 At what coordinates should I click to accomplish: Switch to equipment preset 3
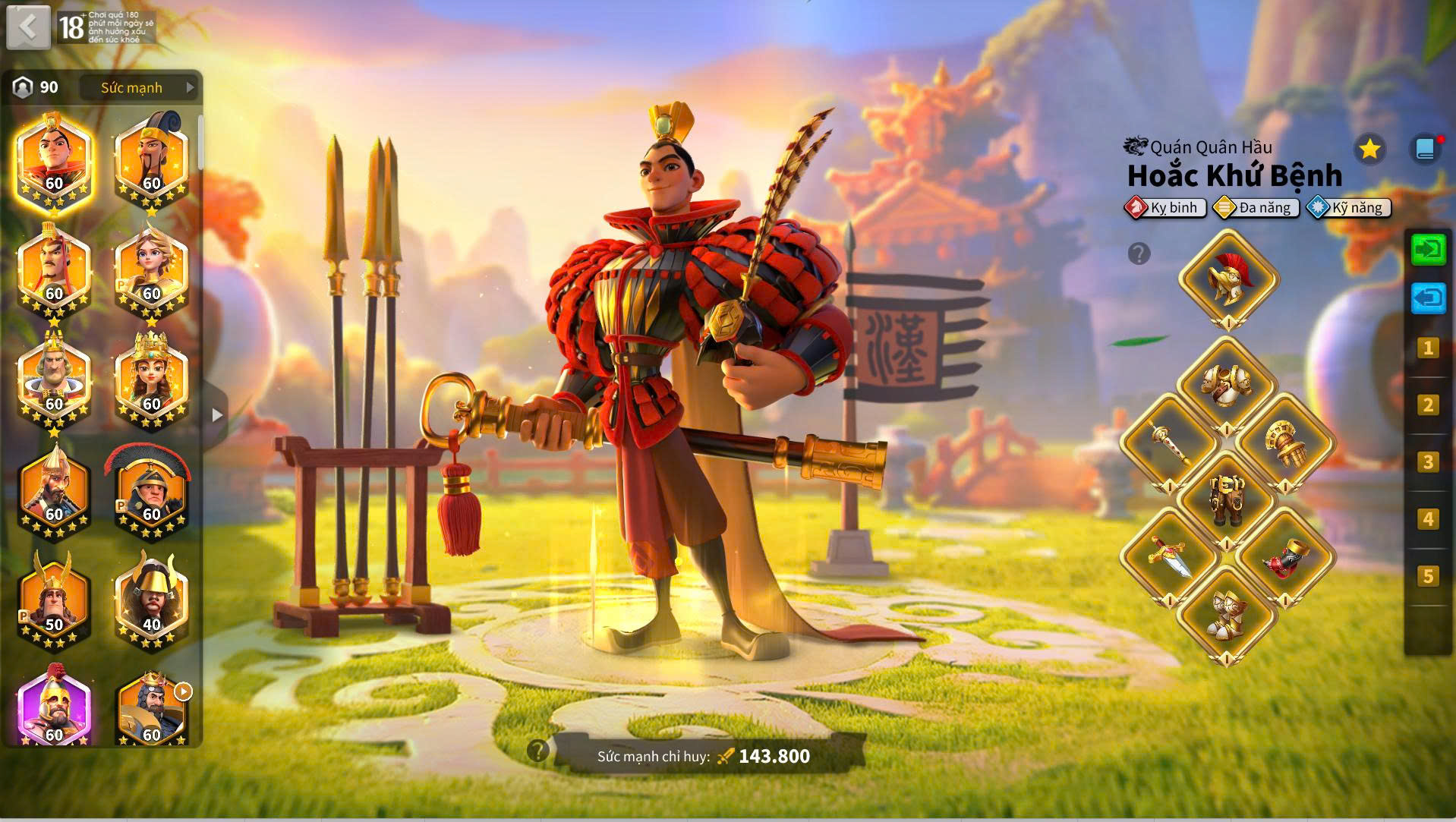click(x=1427, y=462)
